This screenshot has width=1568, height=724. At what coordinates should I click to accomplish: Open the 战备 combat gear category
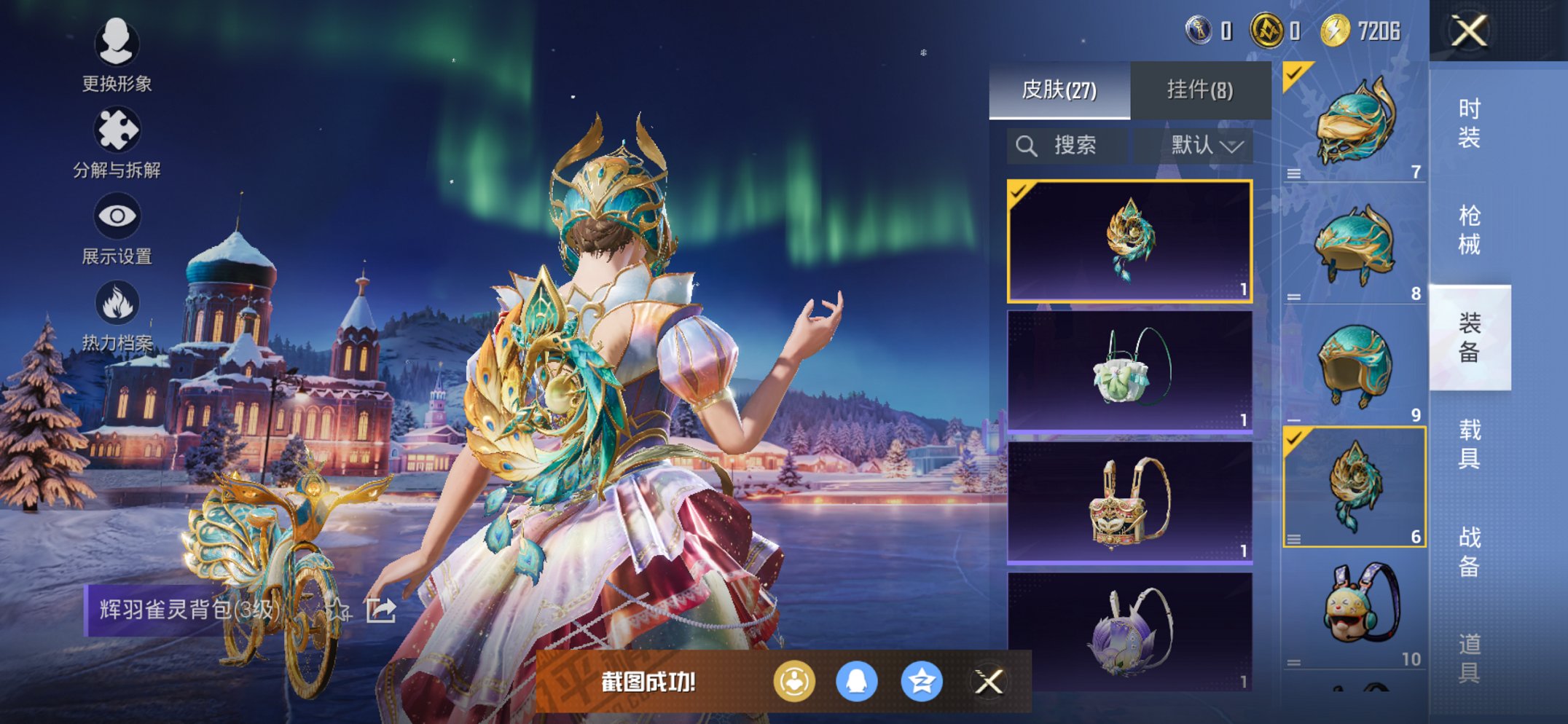click(x=1469, y=551)
